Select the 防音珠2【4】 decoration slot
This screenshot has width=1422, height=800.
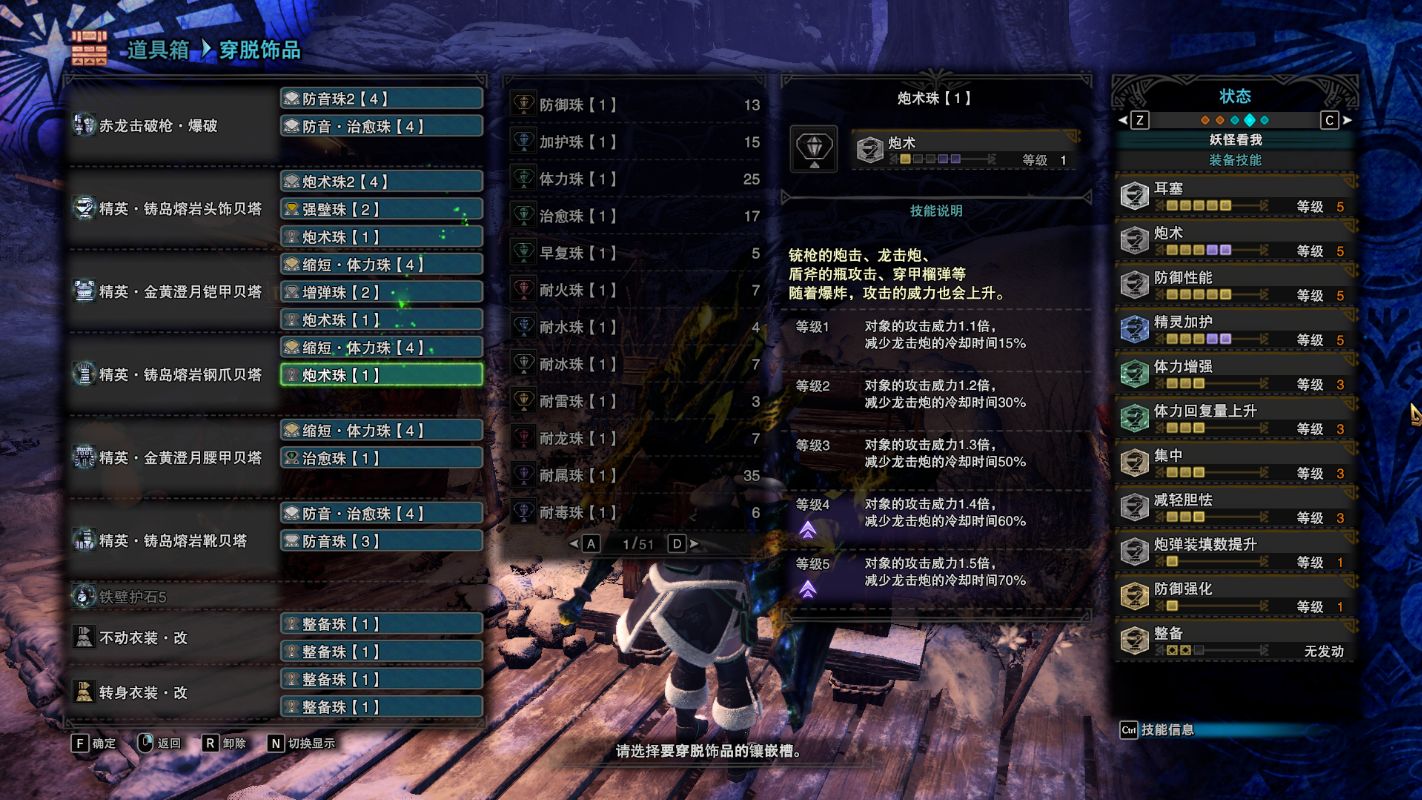(x=381, y=99)
